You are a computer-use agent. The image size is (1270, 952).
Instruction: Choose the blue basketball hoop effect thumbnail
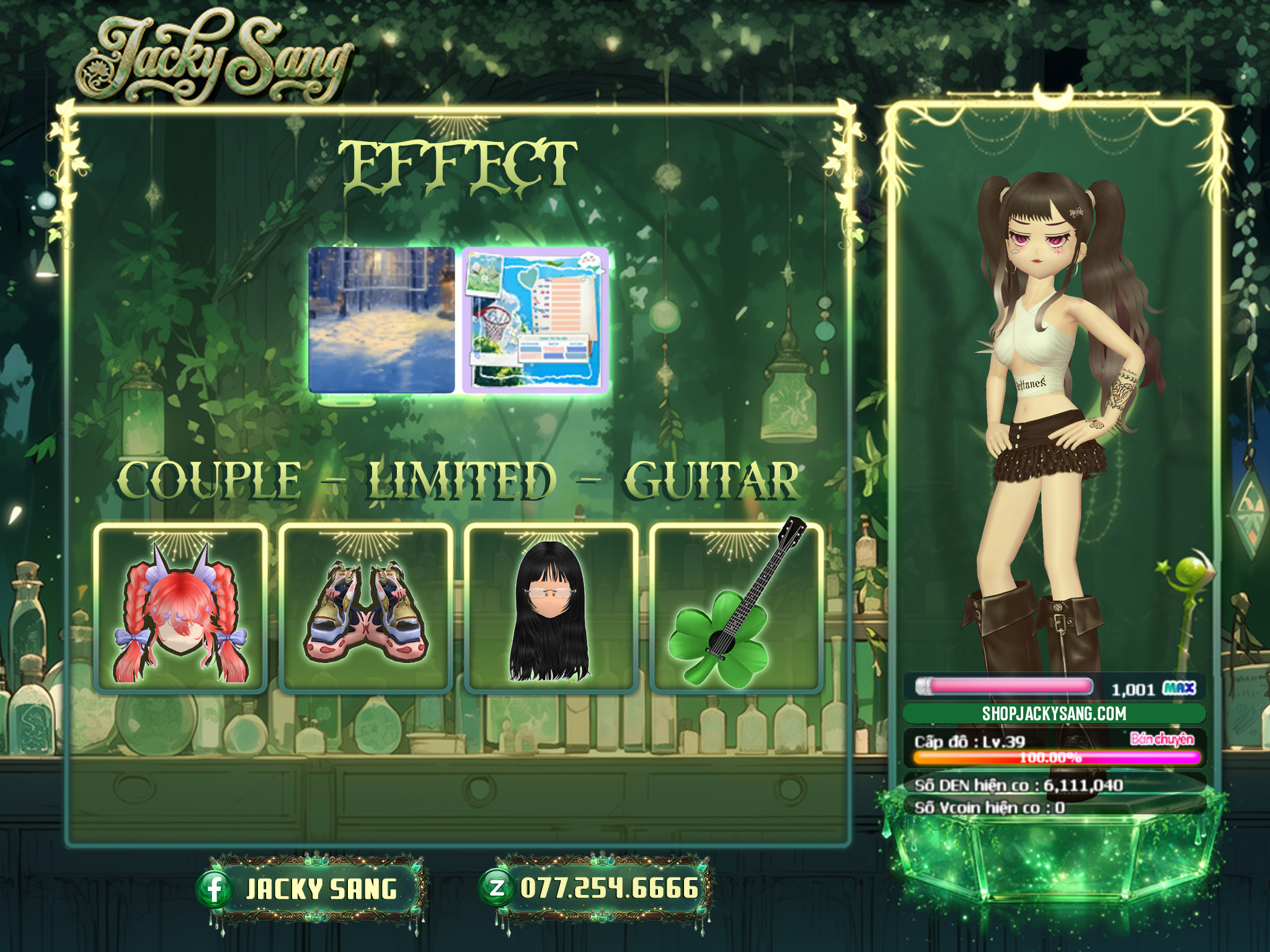(x=535, y=320)
